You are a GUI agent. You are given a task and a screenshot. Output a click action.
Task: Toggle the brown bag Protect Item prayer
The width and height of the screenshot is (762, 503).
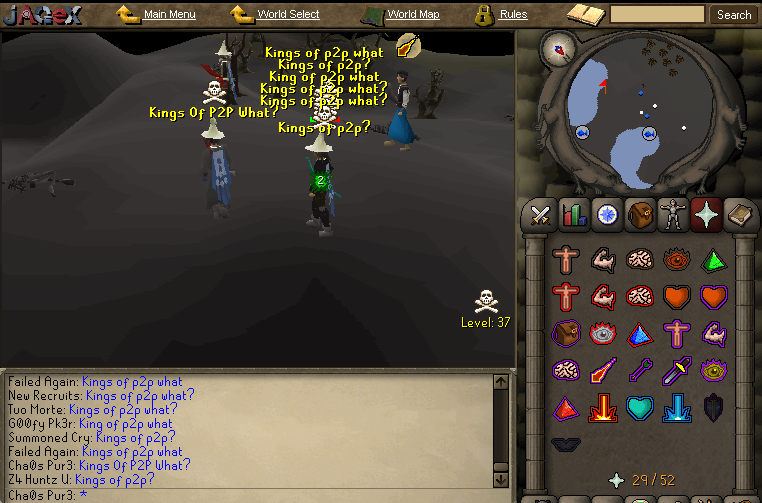click(566, 334)
